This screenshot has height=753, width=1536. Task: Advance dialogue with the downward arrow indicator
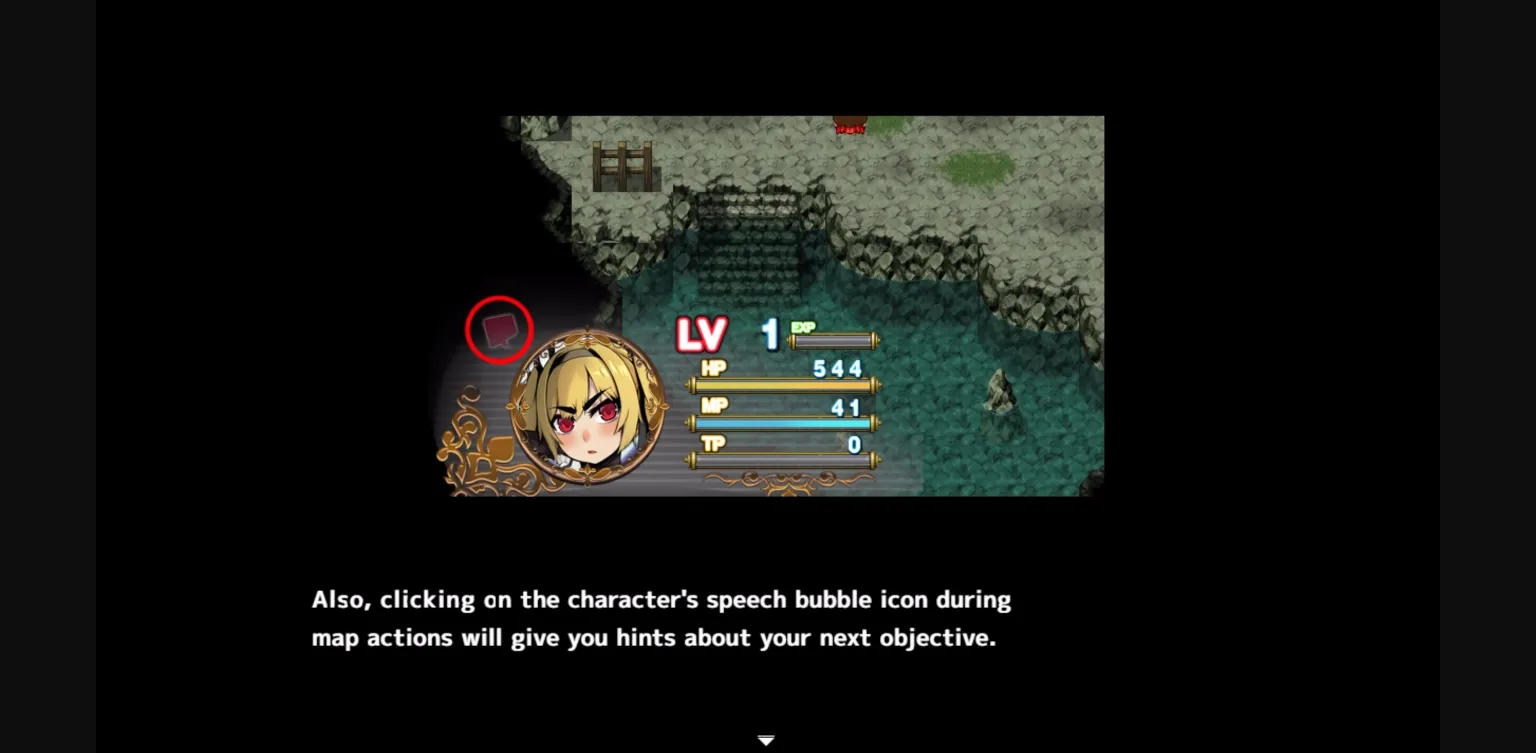click(766, 739)
